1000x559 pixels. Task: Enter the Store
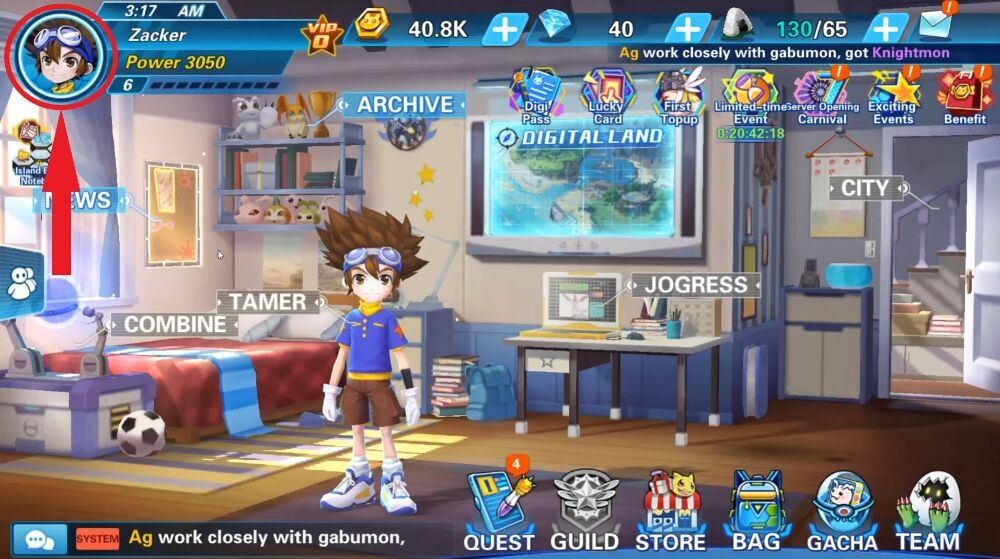pos(671,512)
